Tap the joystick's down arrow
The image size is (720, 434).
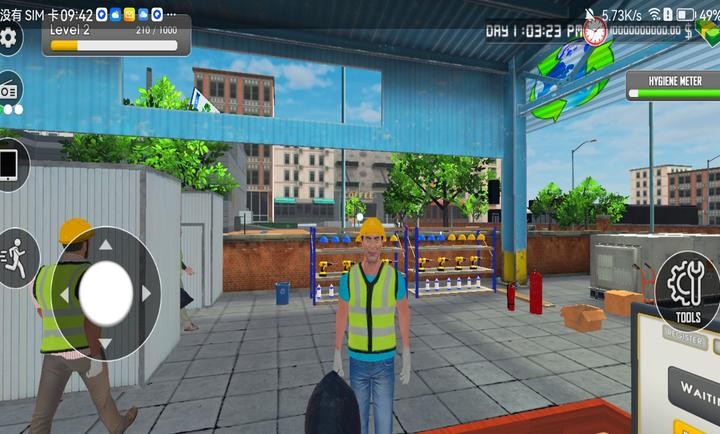[105, 345]
